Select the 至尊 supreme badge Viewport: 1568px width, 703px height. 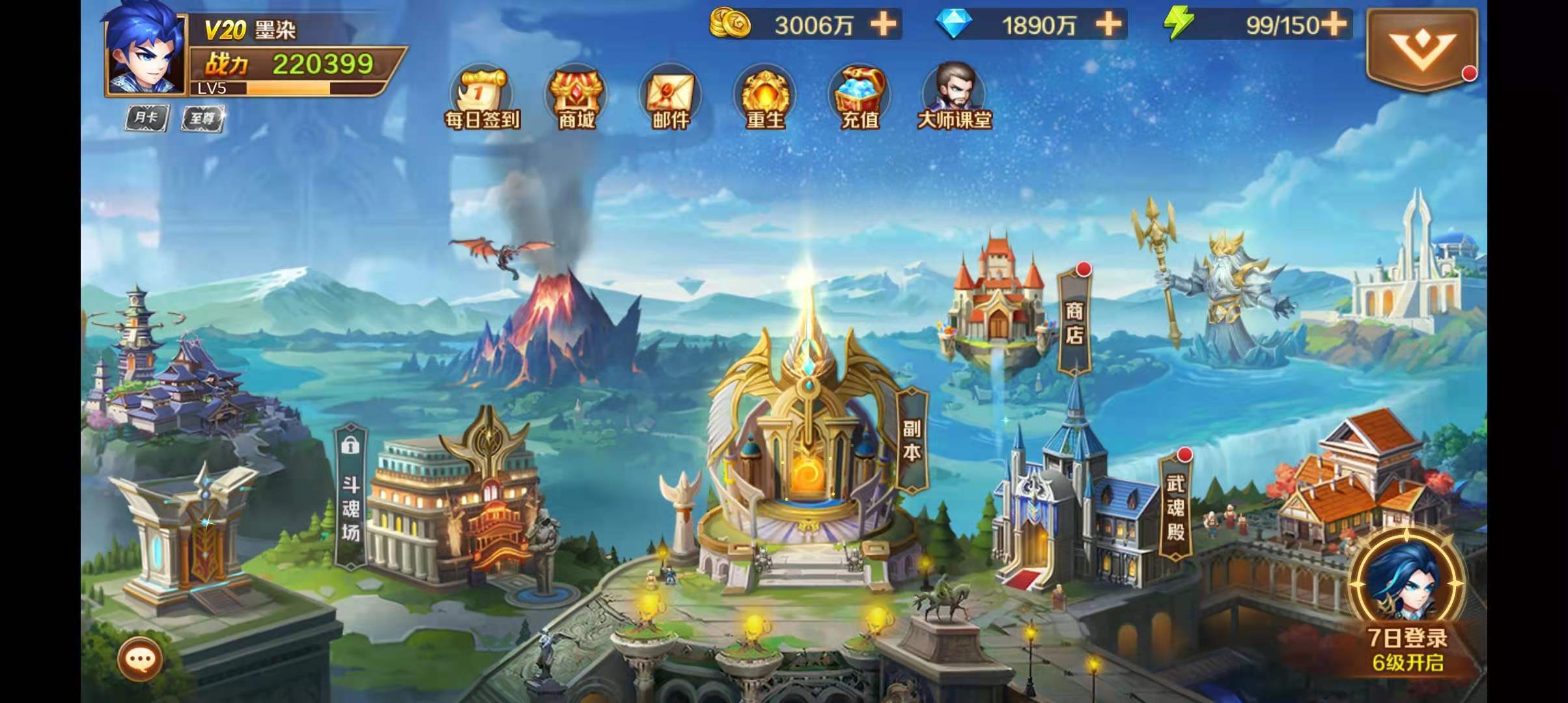pyautogui.click(x=202, y=119)
